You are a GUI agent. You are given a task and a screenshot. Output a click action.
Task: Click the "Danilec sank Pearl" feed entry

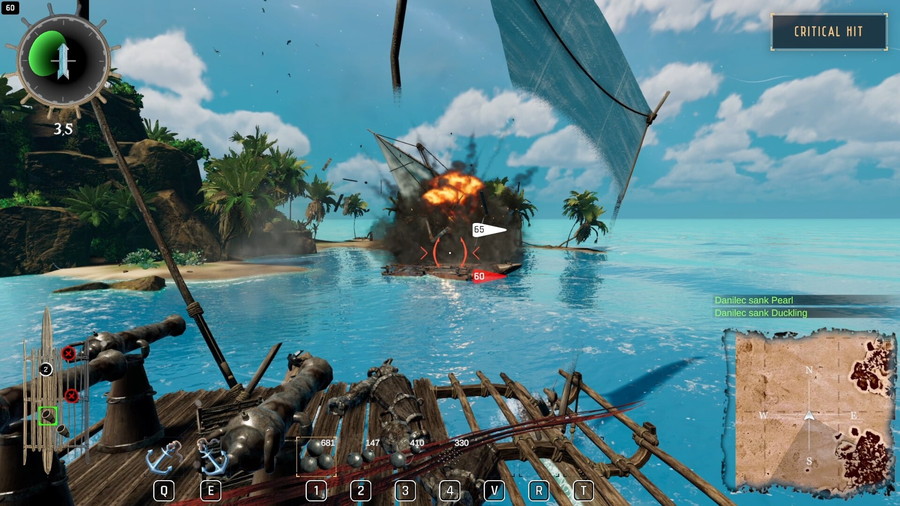point(760,300)
